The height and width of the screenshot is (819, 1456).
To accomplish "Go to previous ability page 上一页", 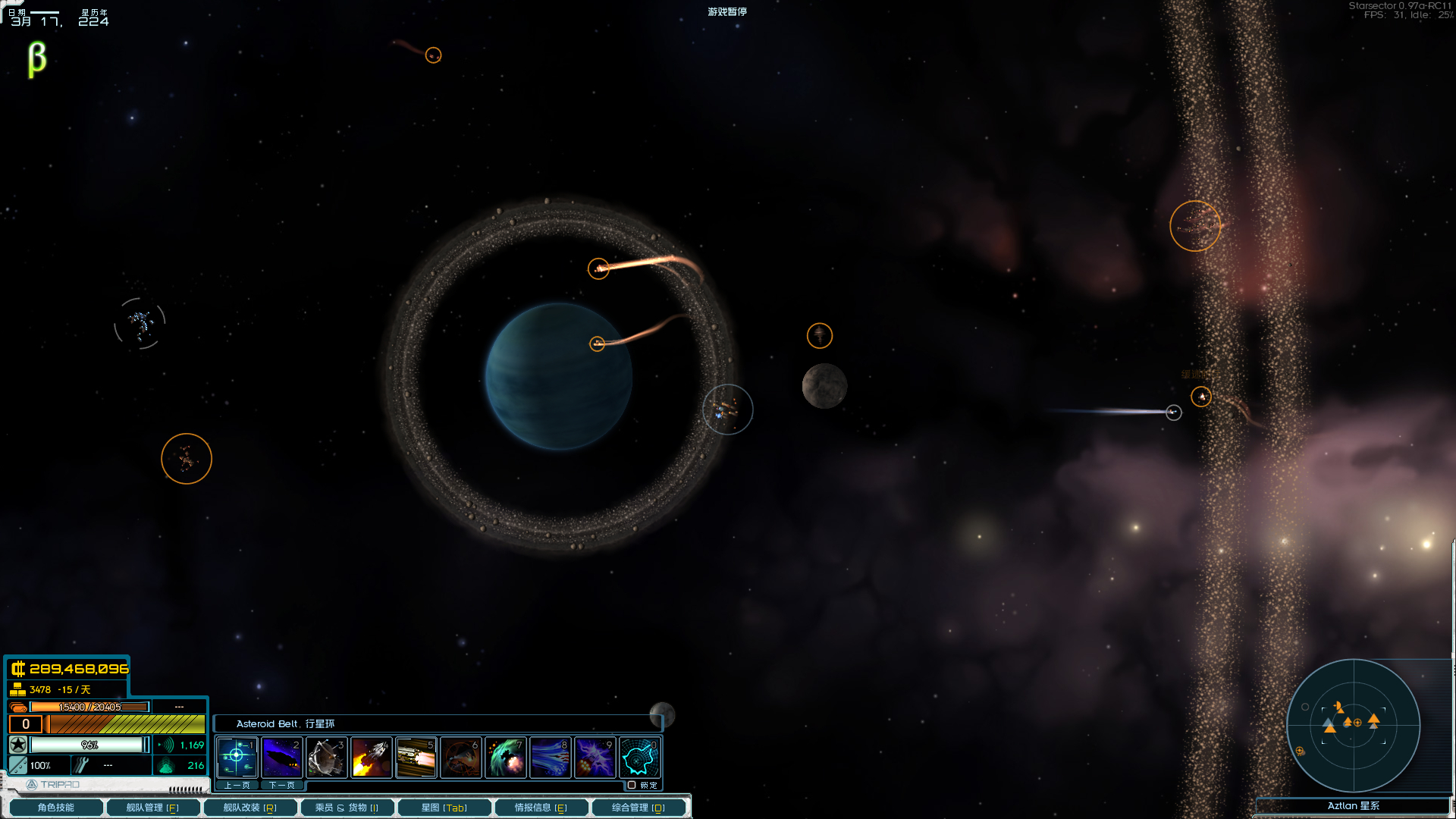I will point(237,785).
